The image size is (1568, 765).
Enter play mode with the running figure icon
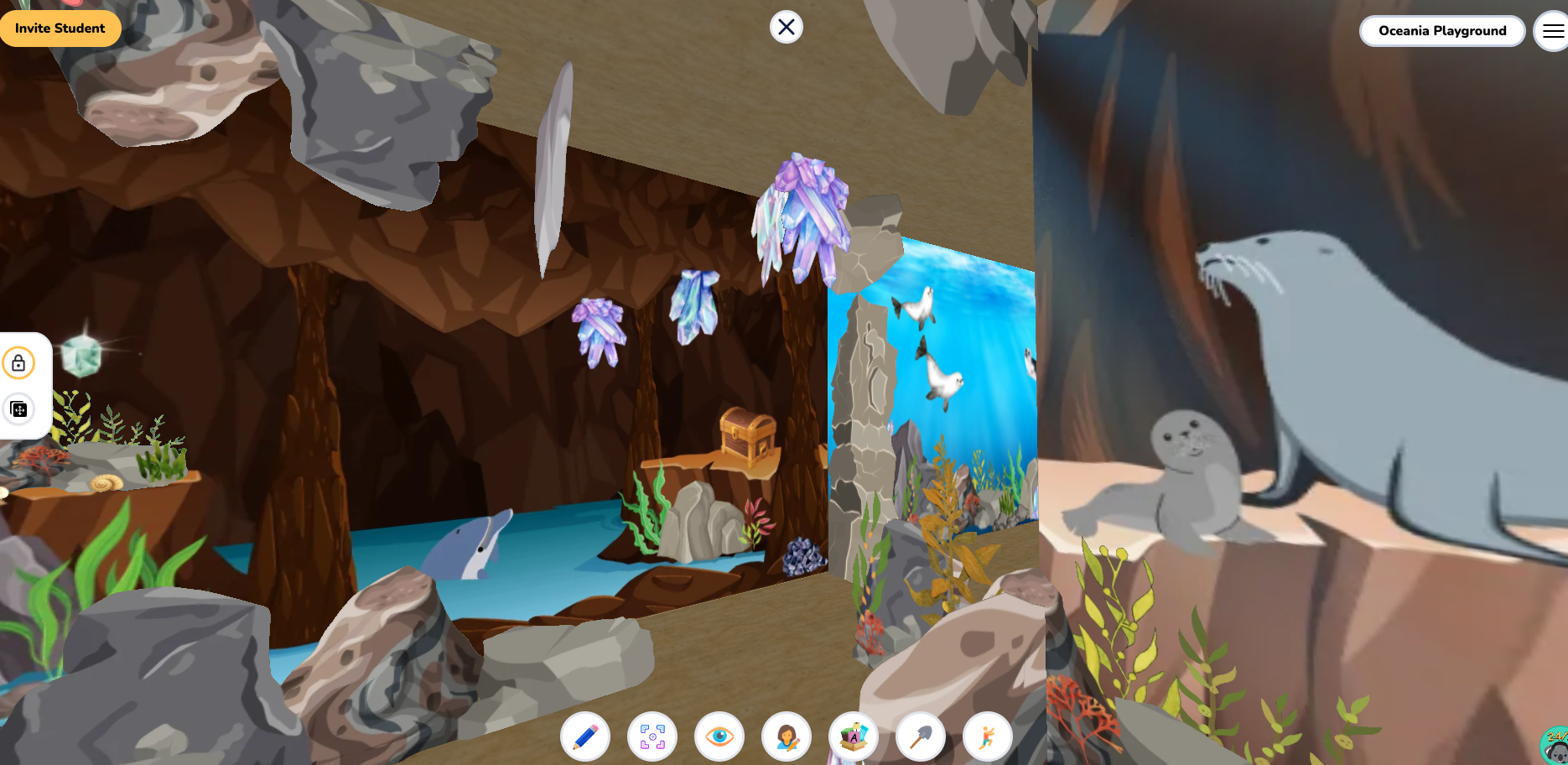point(987,736)
